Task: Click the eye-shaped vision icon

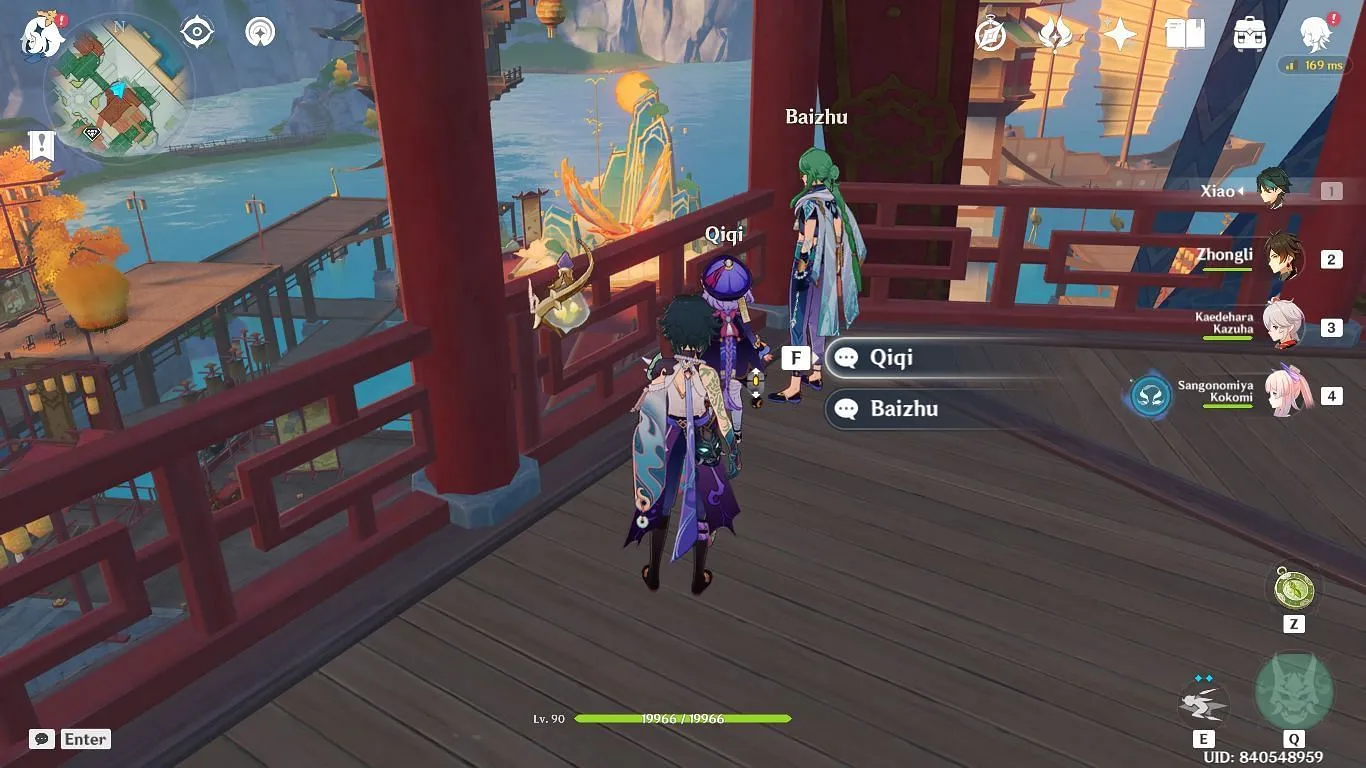Action: [x=197, y=32]
